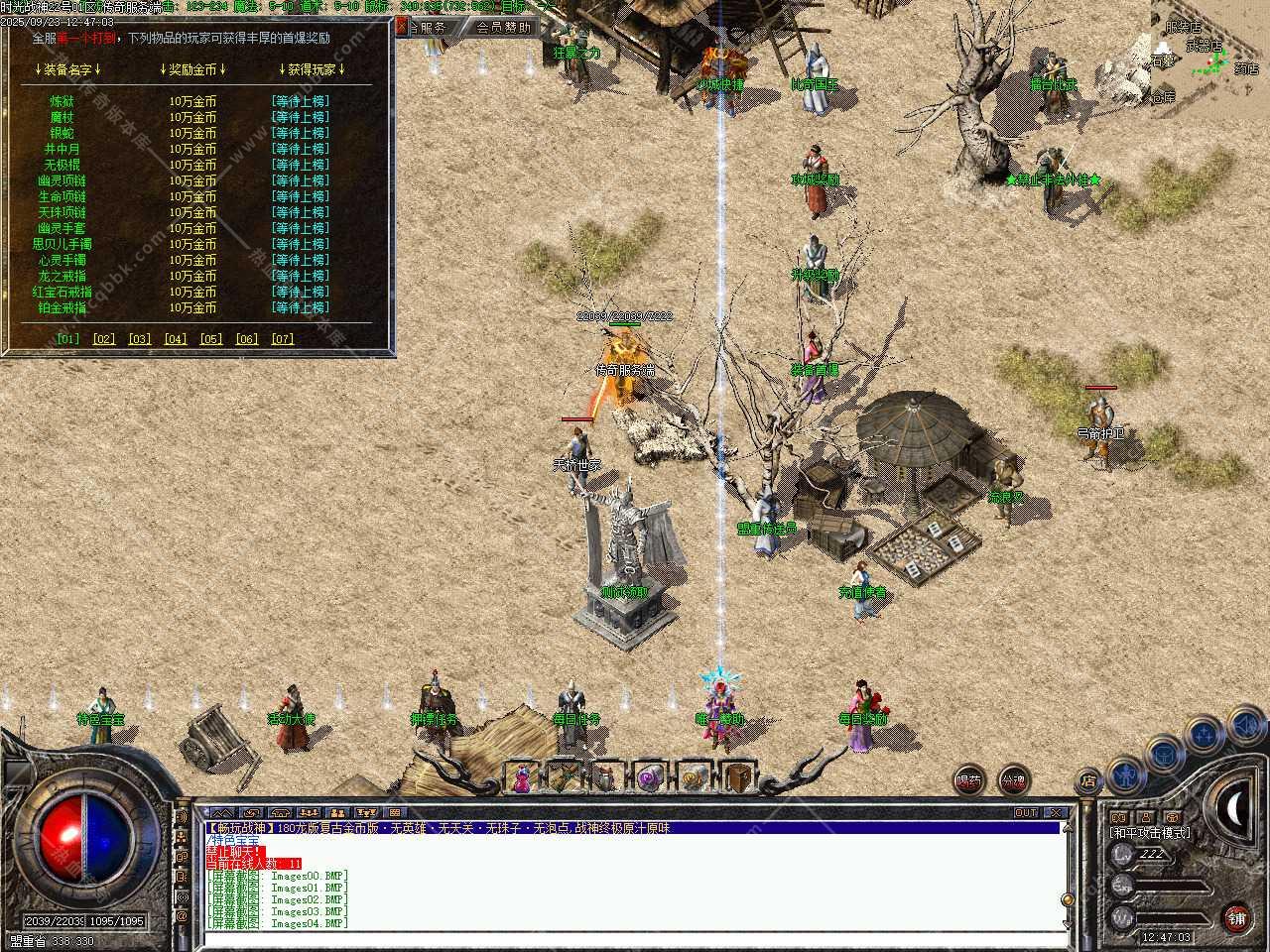This screenshot has height=952, width=1270.
Task: Open page [02] of the reward list
Action: click(104, 338)
